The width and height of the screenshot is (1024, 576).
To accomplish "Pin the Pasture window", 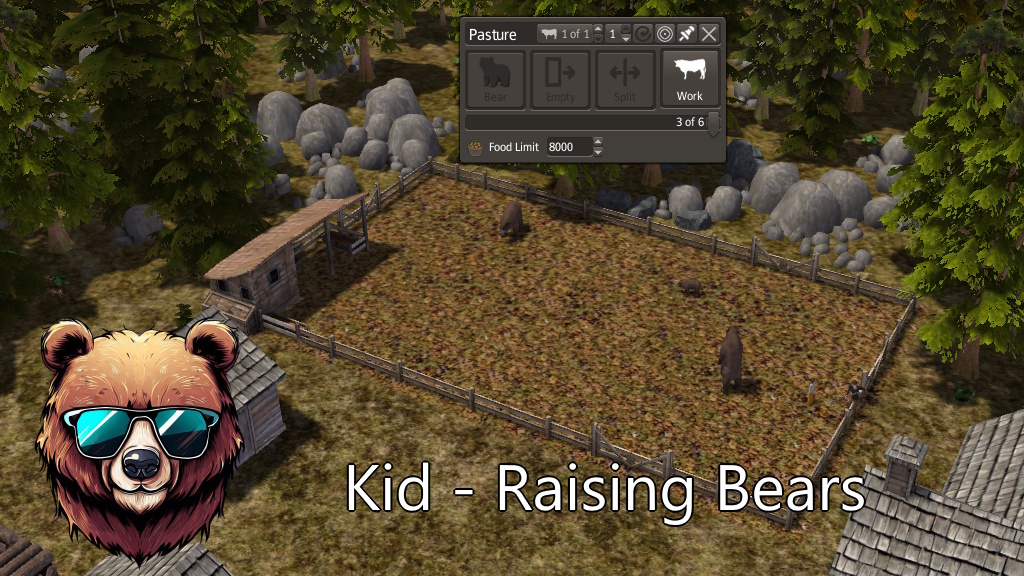I will [x=686, y=34].
